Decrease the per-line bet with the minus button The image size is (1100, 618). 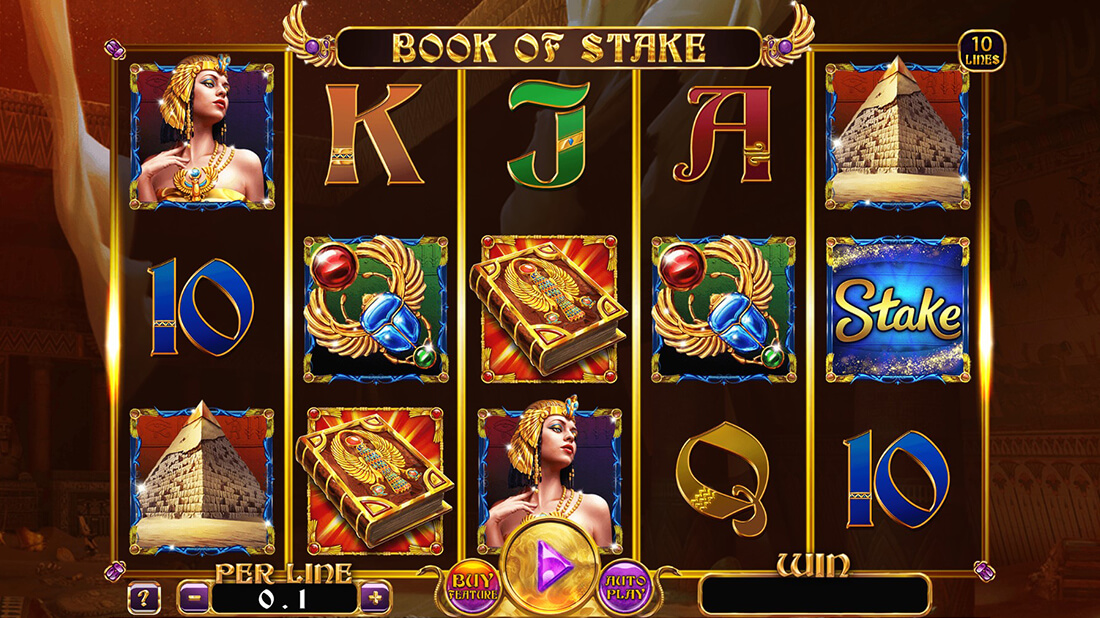(193, 598)
